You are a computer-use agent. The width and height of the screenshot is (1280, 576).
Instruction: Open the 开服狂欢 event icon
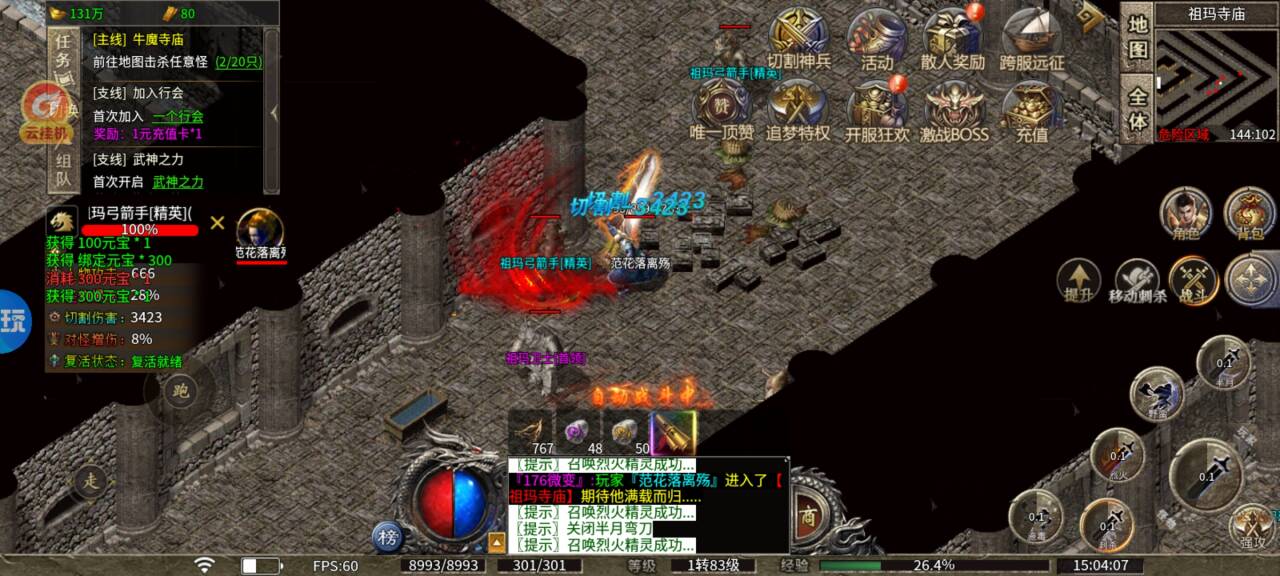(876, 109)
